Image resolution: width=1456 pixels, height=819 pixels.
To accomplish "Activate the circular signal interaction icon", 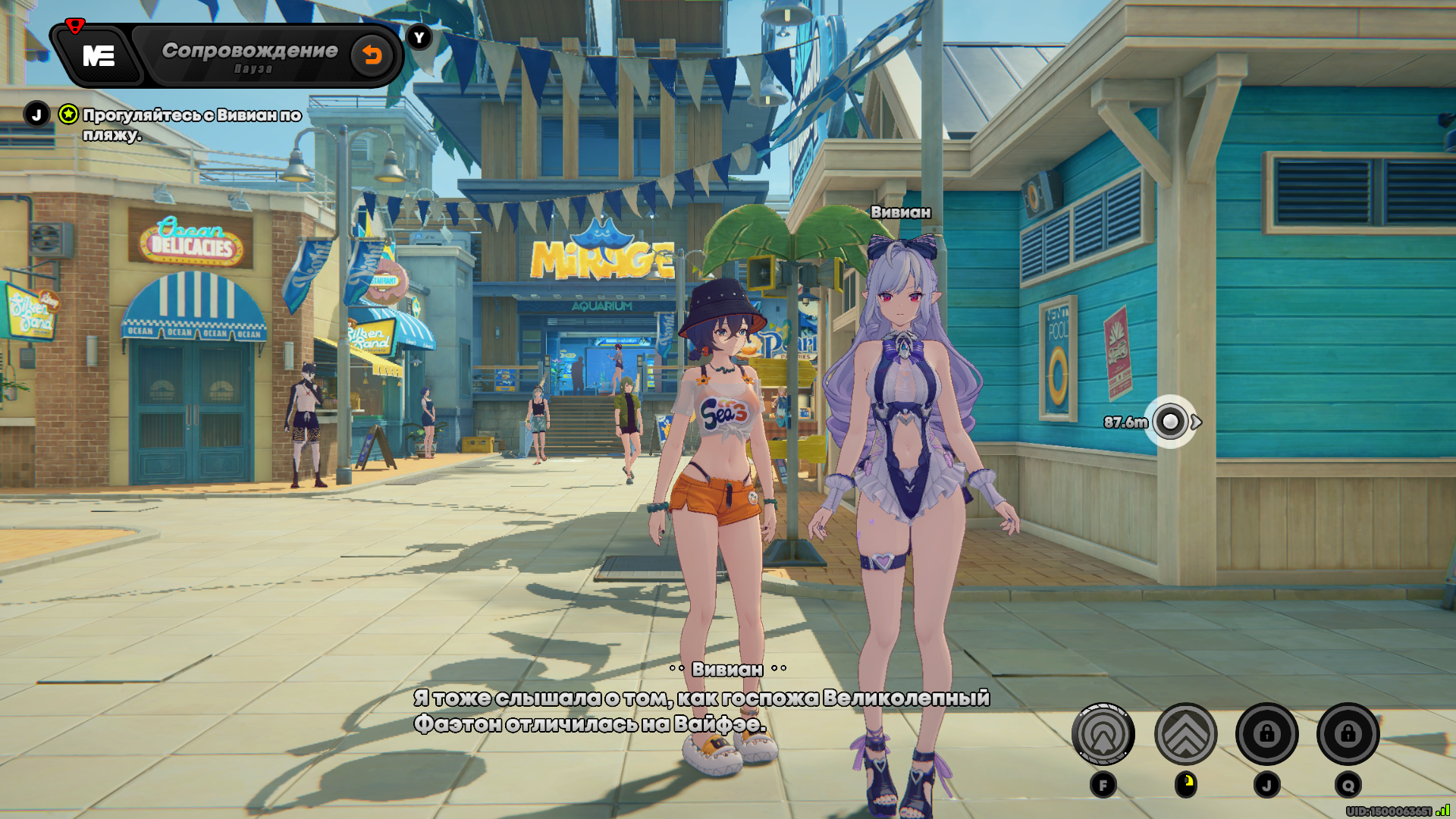I will [1103, 734].
